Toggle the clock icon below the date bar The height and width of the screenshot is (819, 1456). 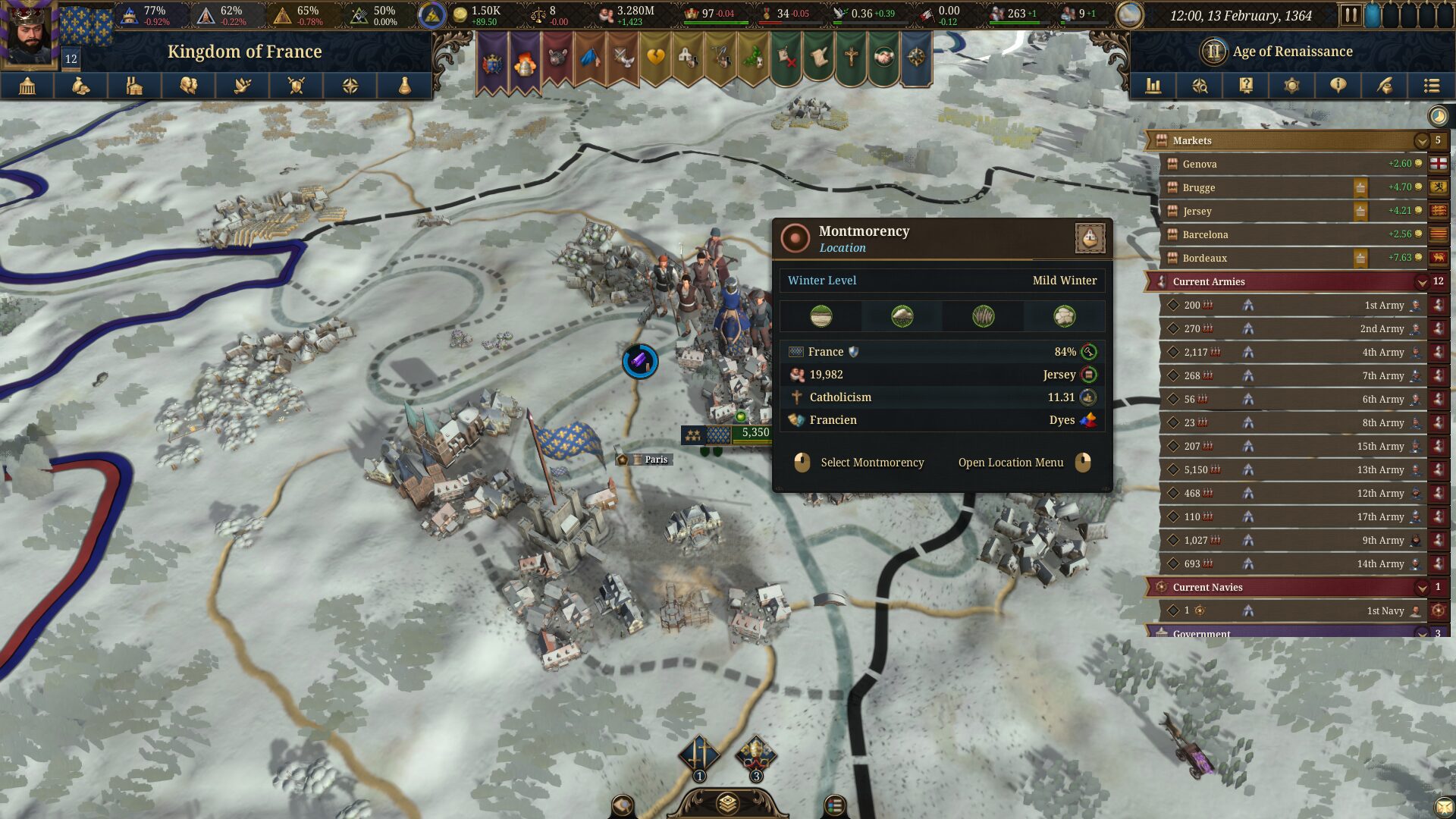click(1438, 115)
